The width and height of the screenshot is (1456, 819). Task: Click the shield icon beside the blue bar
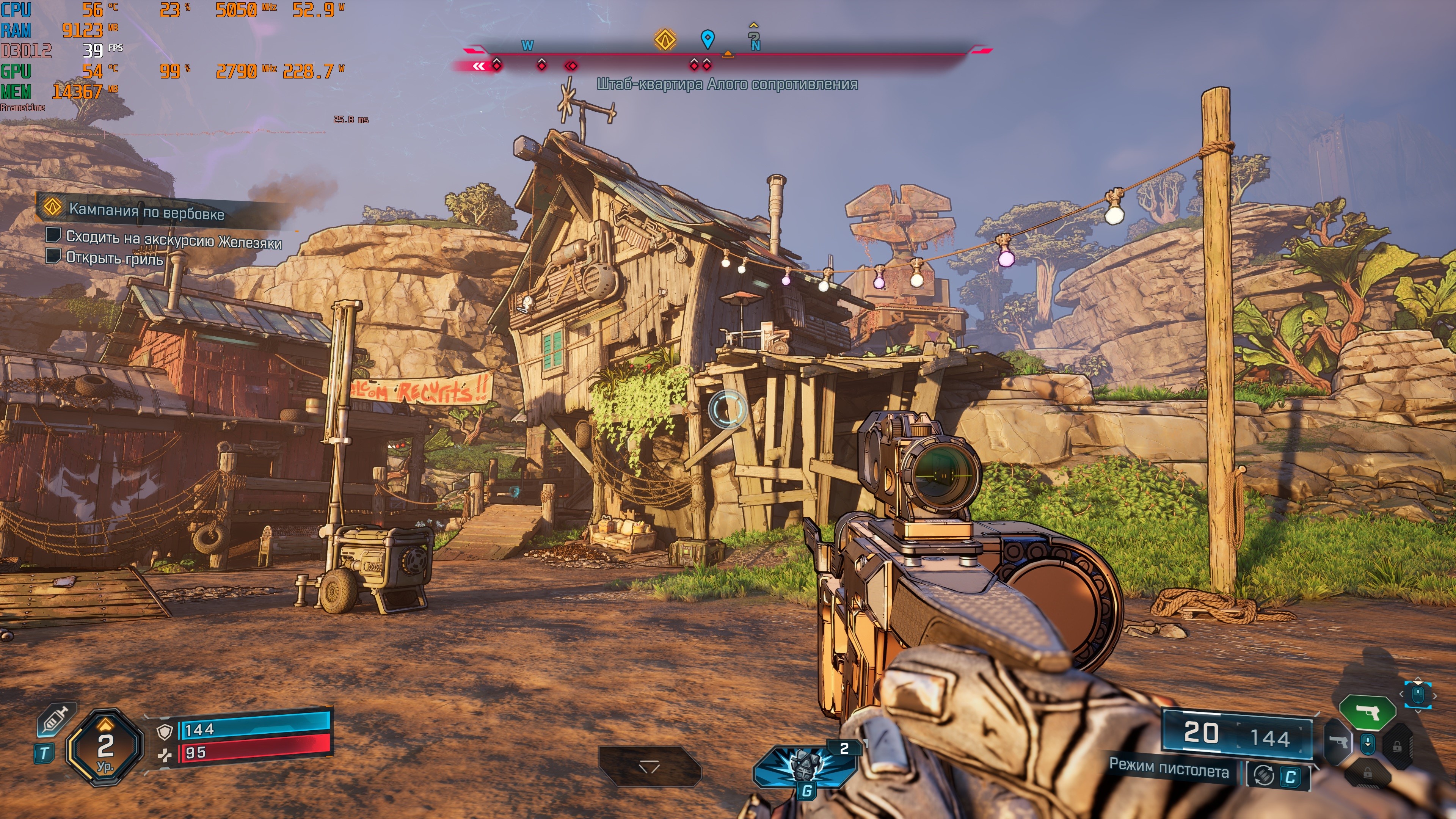[165, 732]
